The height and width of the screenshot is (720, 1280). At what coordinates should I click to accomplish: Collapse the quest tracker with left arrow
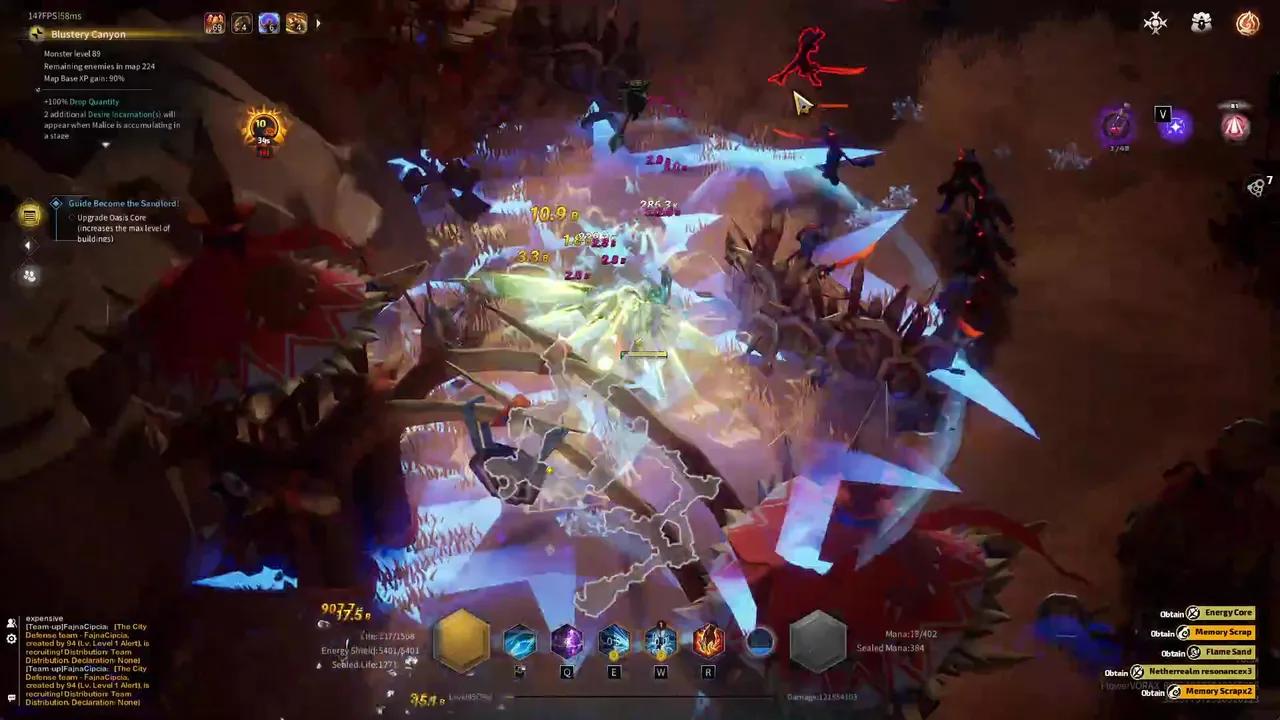(x=28, y=245)
